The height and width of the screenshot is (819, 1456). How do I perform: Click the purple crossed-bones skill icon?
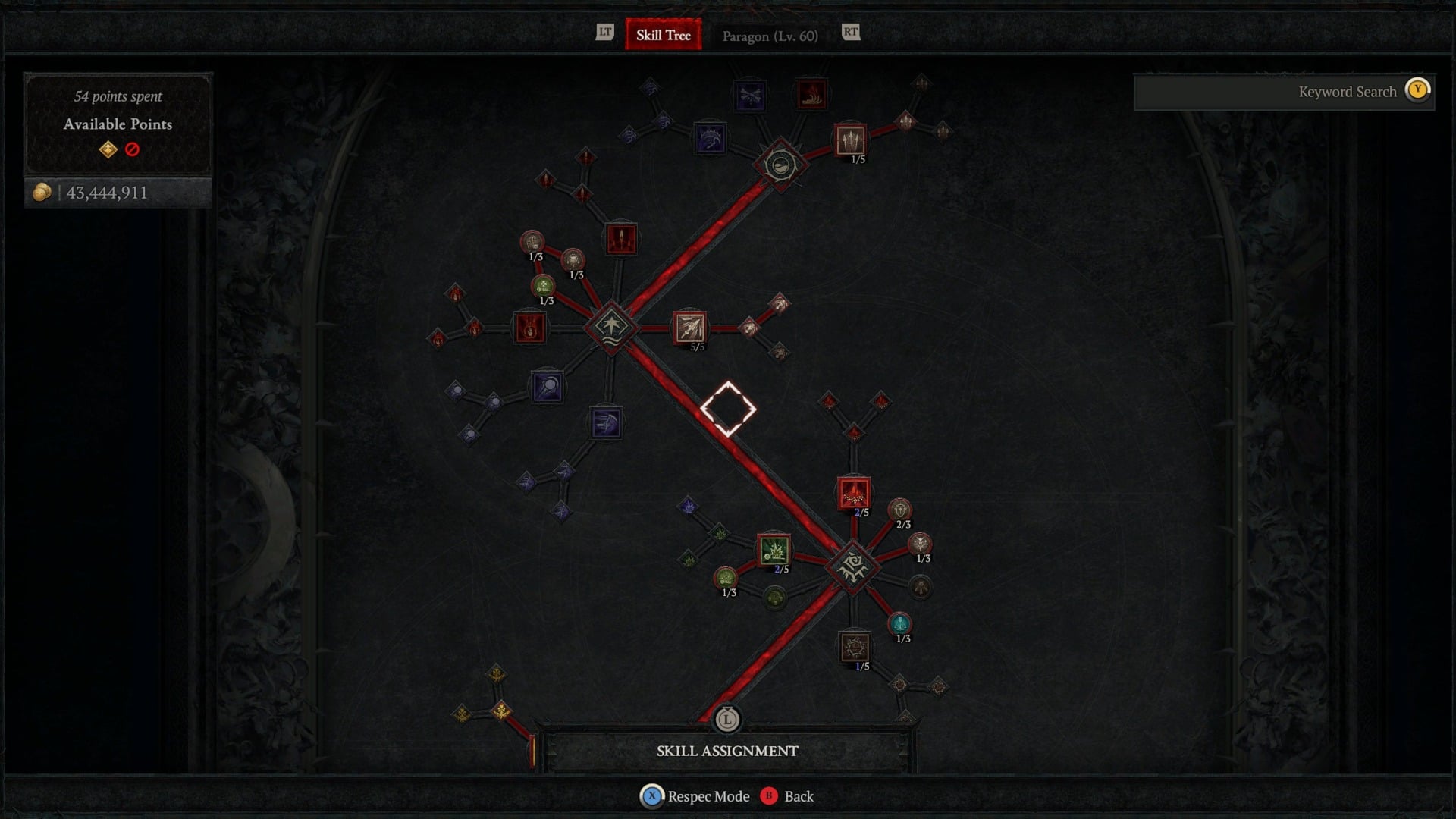coord(749,95)
